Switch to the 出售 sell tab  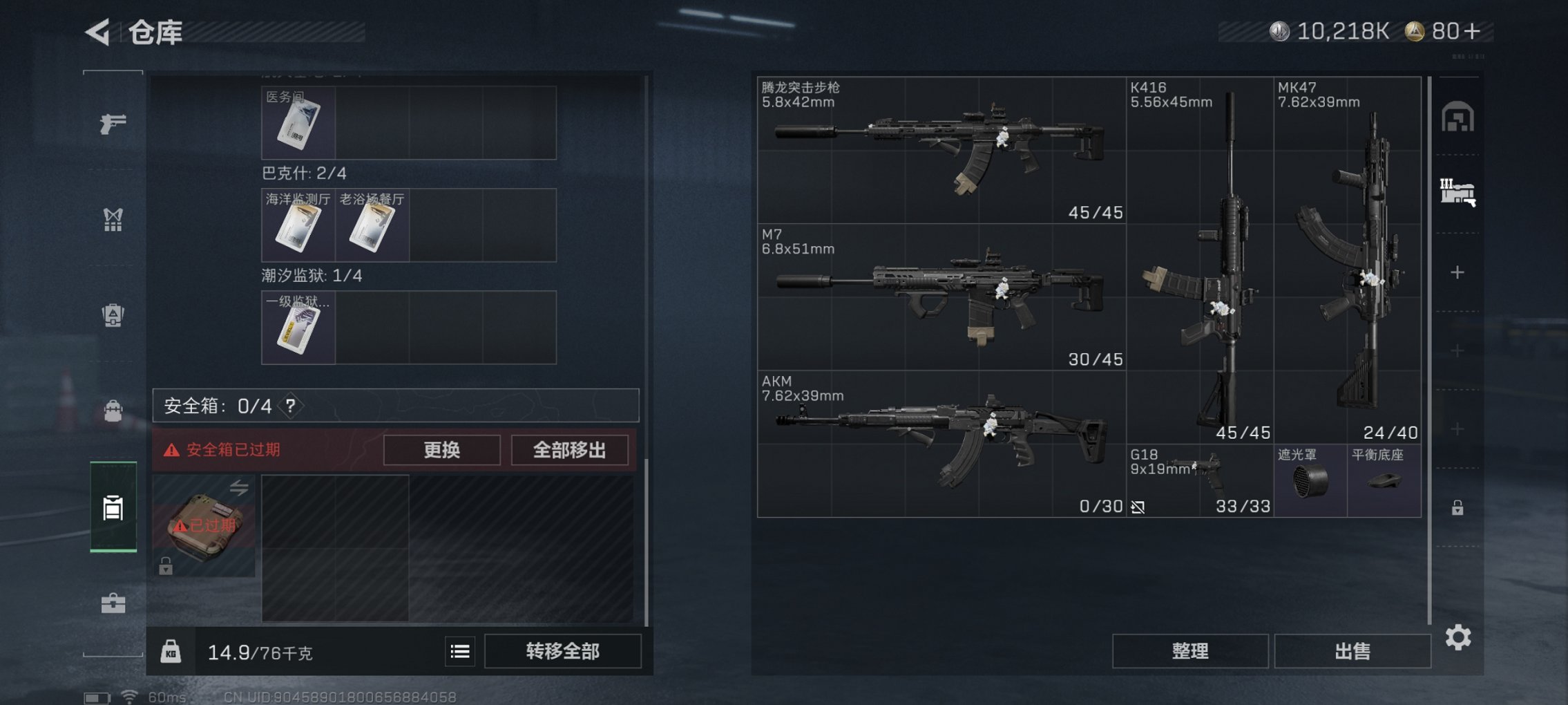[x=1352, y=650]
